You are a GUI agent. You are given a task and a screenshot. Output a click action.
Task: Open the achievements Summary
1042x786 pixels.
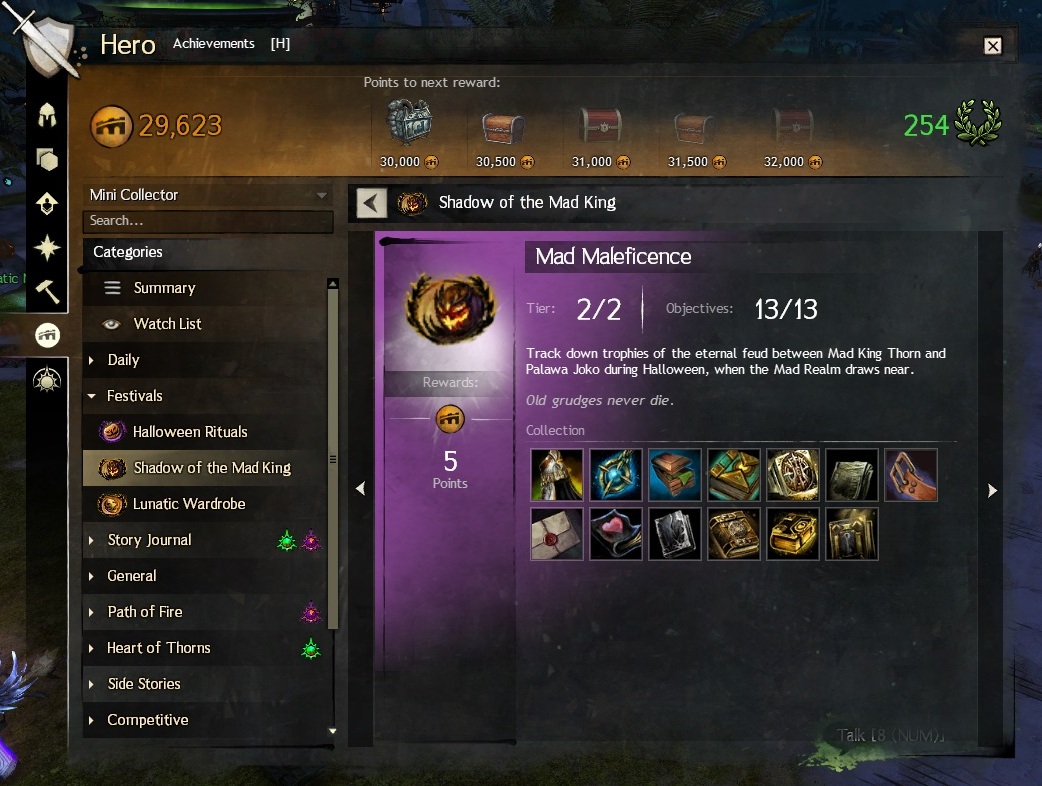pos(164,288)
